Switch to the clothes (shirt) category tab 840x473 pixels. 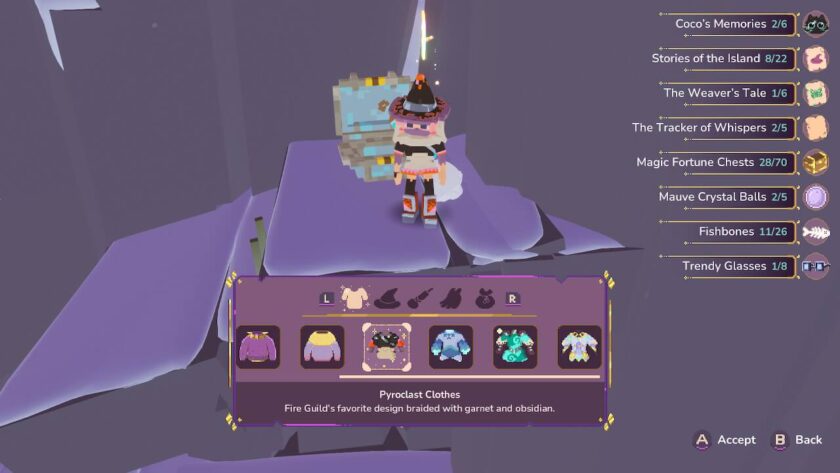(355, 296)
